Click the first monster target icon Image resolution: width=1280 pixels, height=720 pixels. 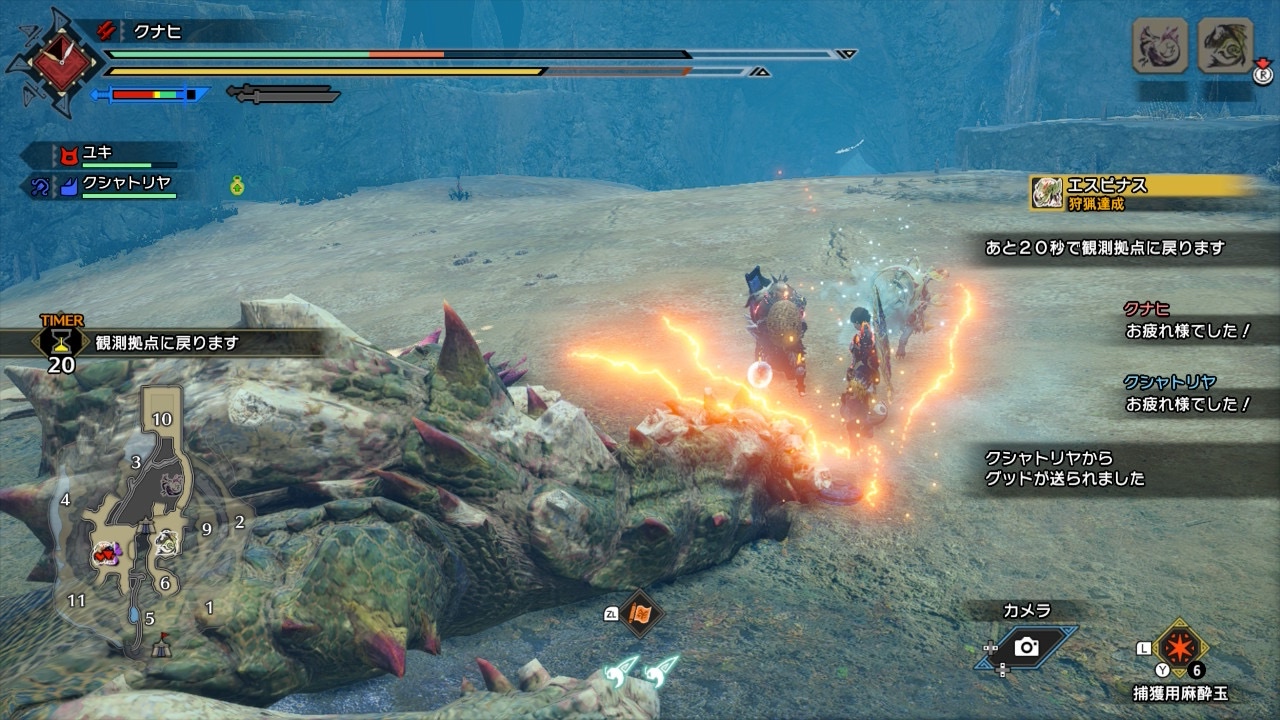(x=1160, y=45)
